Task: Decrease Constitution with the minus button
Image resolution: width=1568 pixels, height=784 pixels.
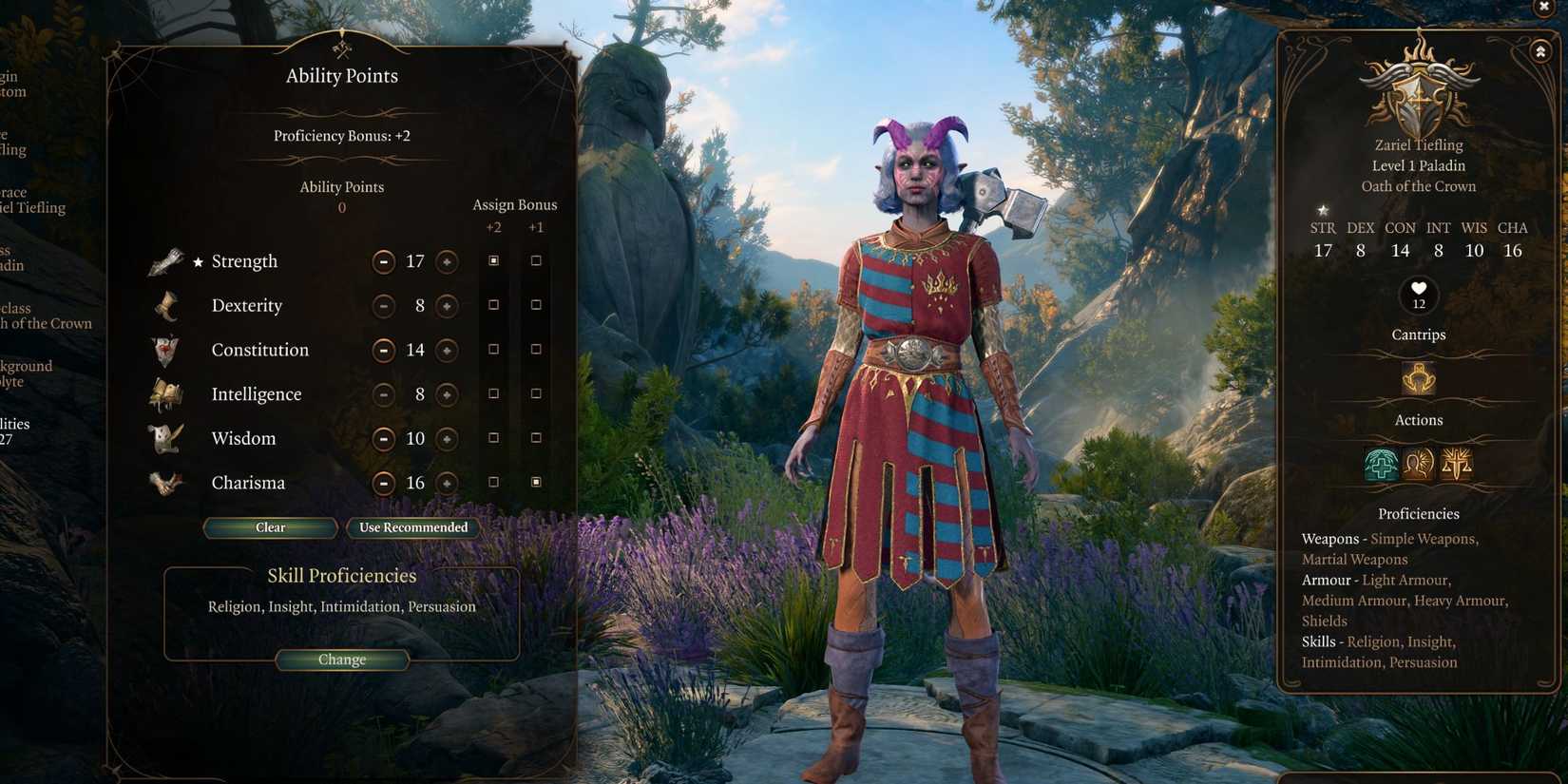Action: coord(383,351)
